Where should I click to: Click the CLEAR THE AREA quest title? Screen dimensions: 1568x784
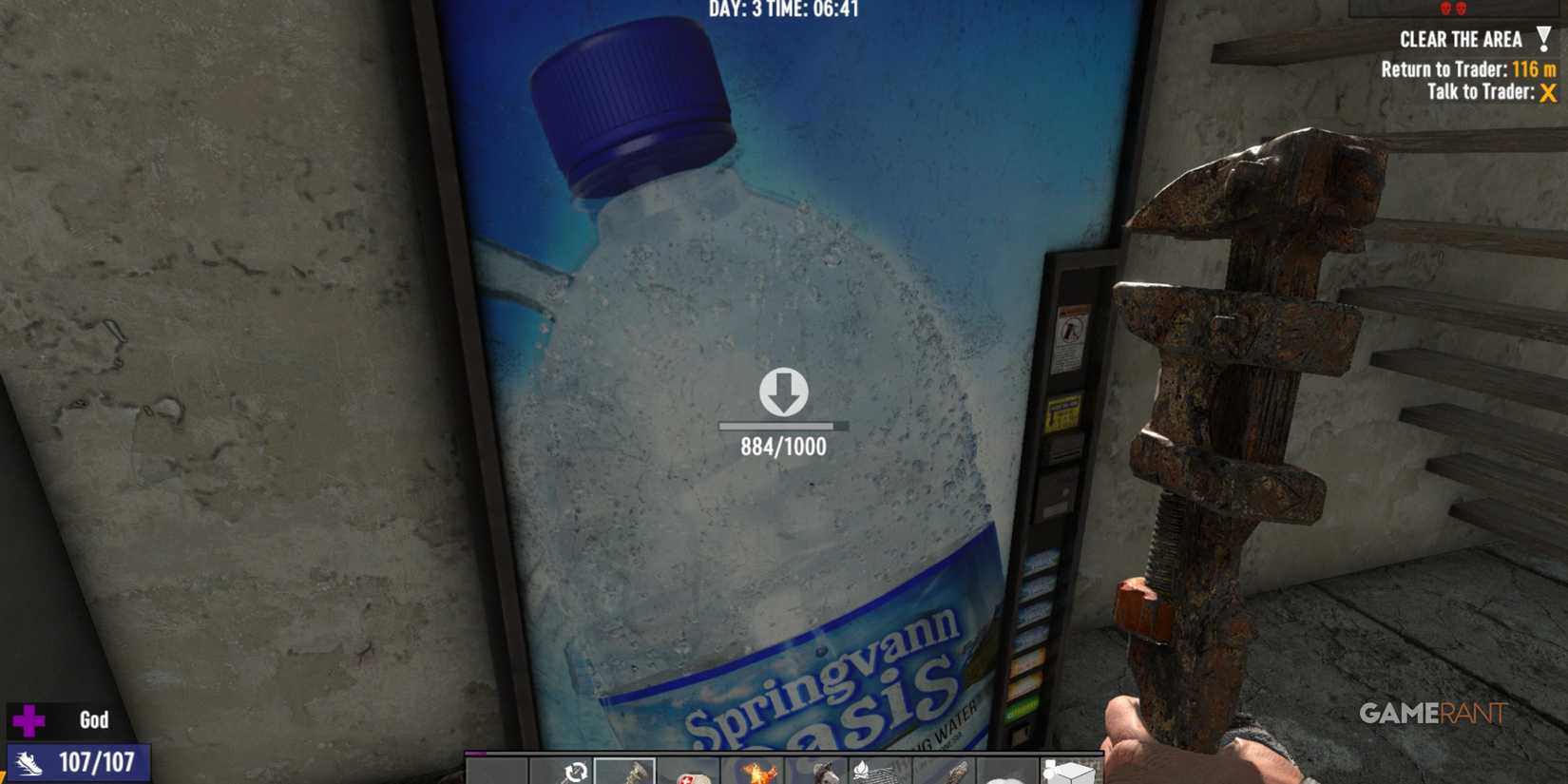tap(1463, 40)
